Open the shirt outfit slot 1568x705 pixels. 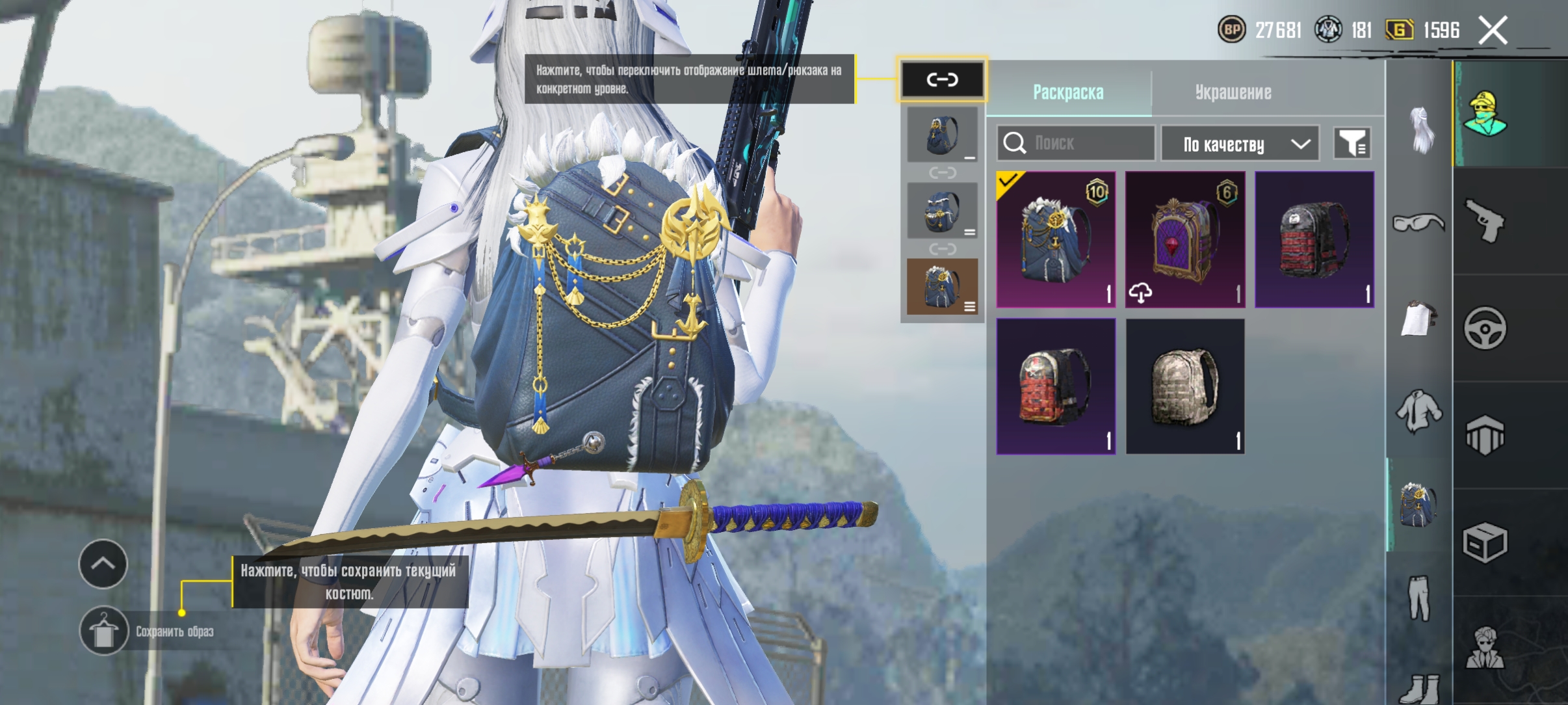coord(1418,411)
